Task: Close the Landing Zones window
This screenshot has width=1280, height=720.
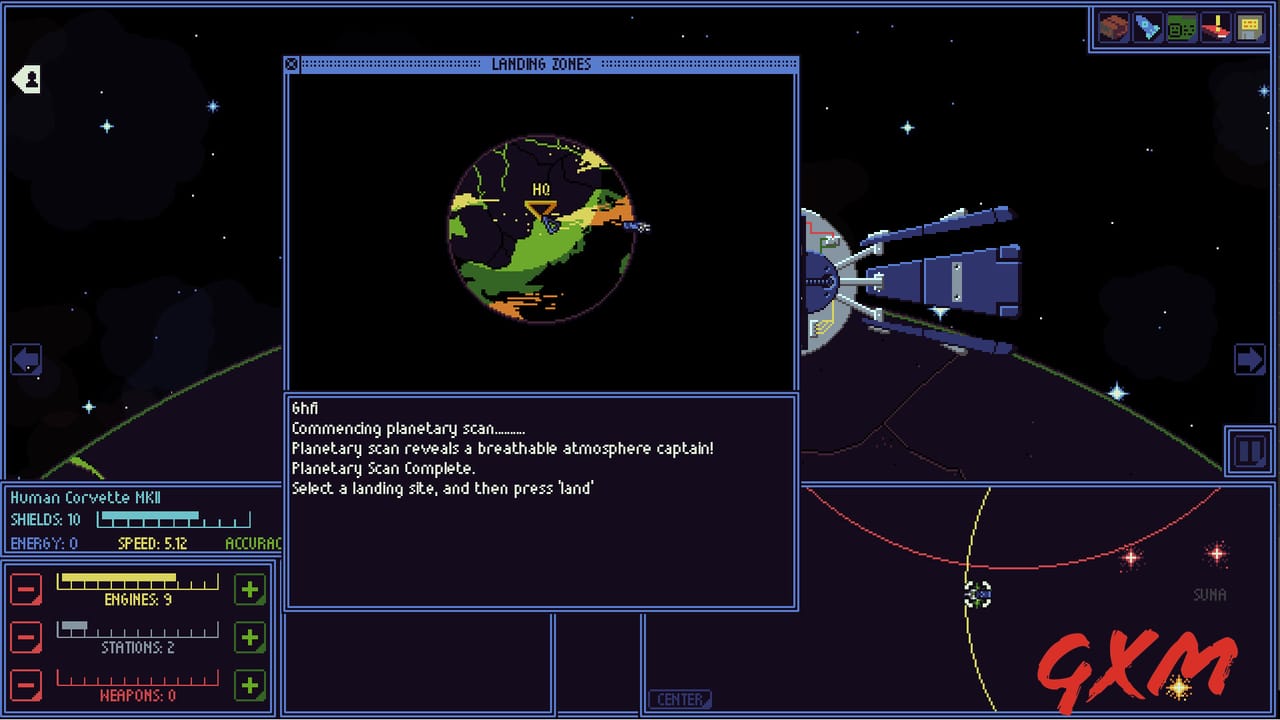Action: click(291, 63)
